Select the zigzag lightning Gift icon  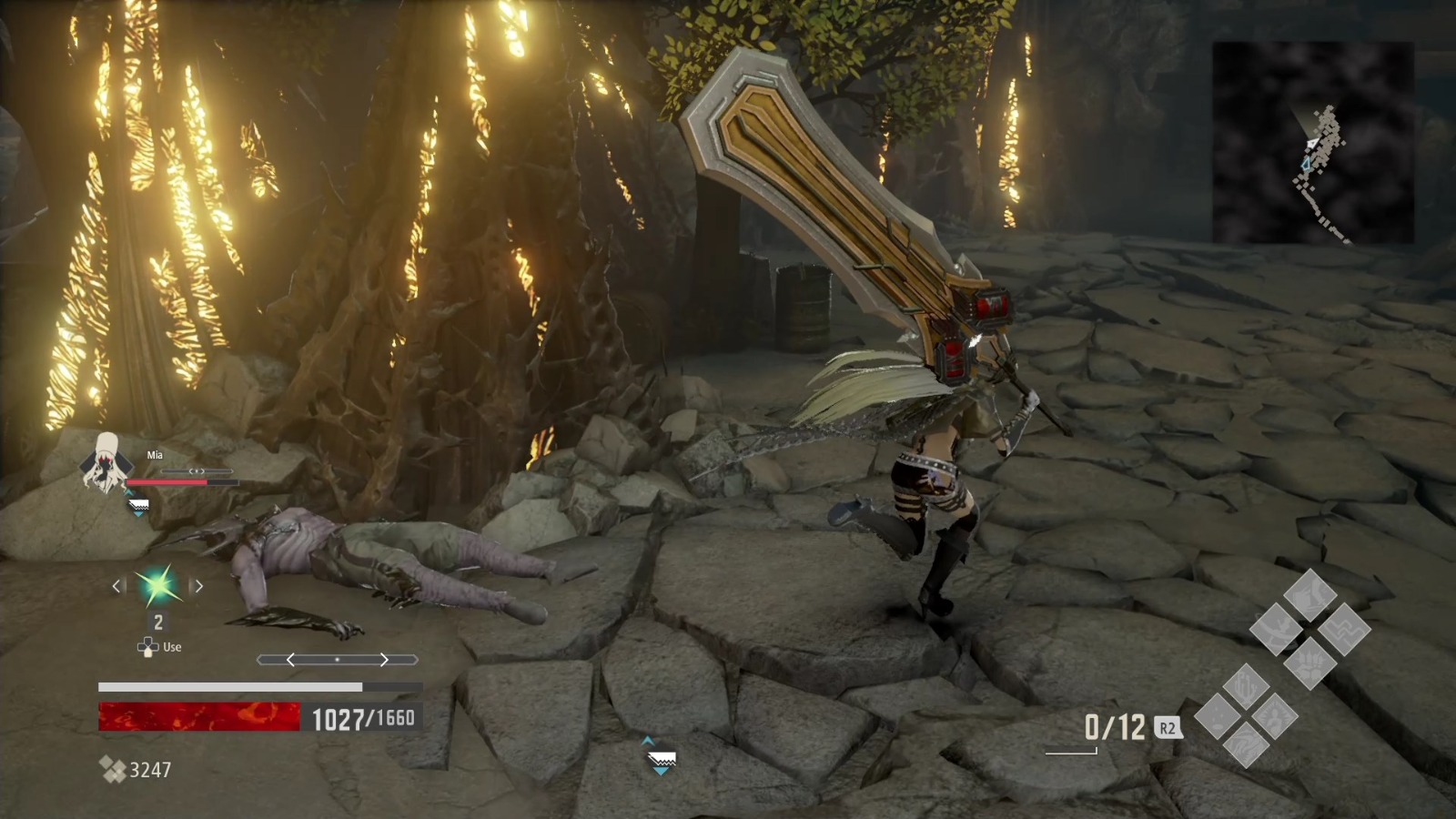coord(1343,631)
